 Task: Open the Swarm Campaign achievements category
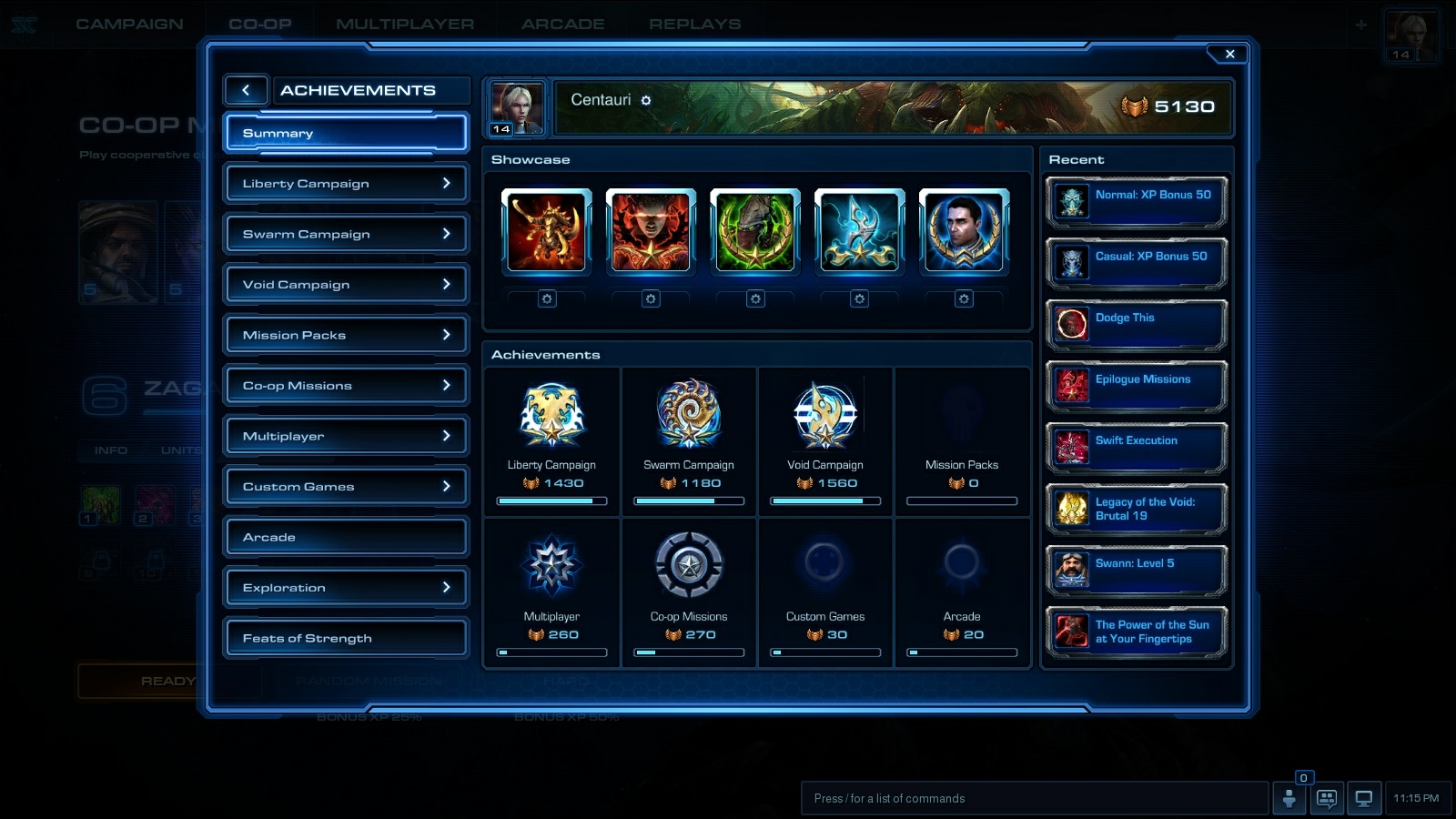346,234
